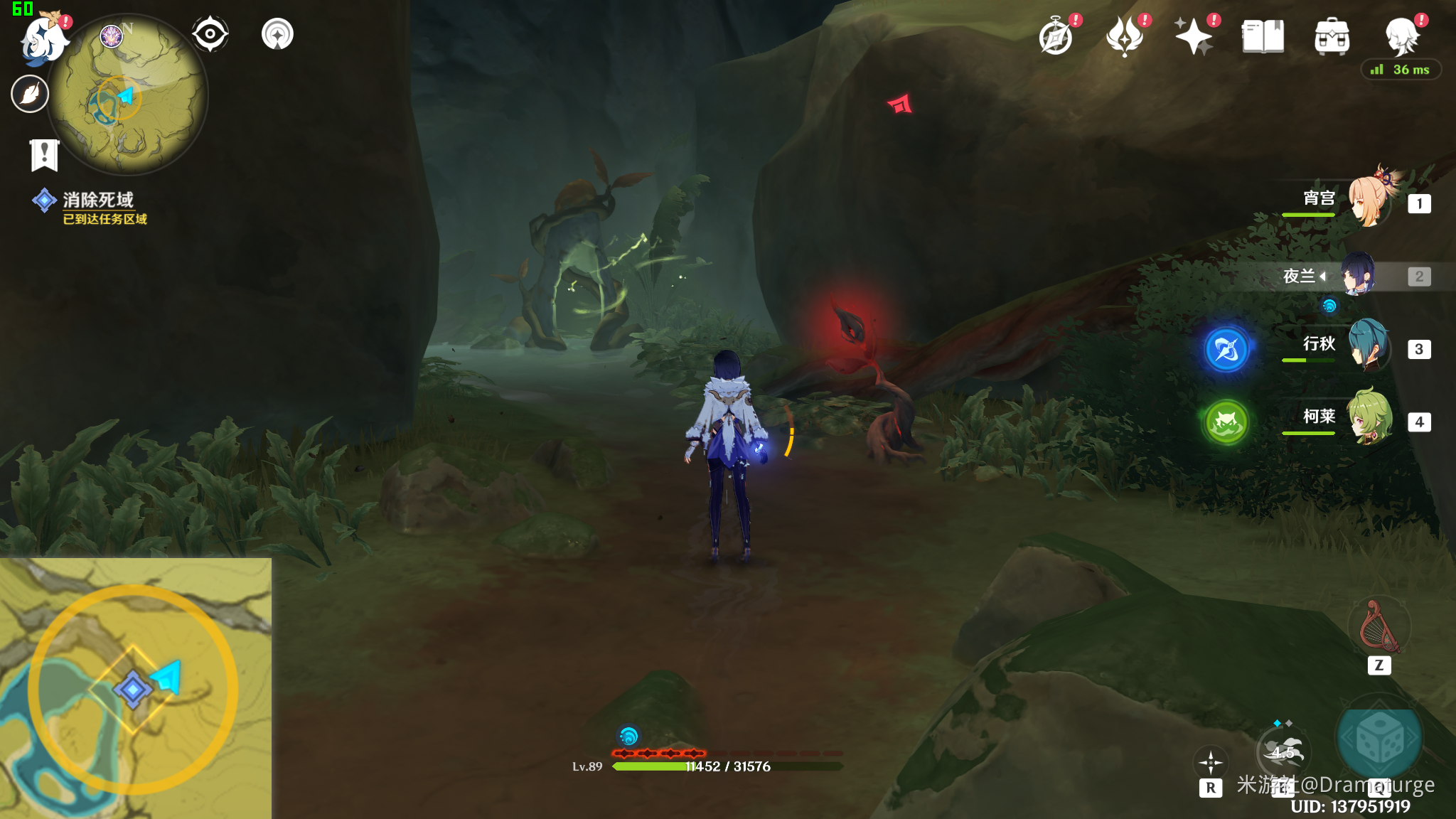The image size is (1456, 819).
Task: Click the leaf icon beside the minimap
Action: (x=30, y=94)
